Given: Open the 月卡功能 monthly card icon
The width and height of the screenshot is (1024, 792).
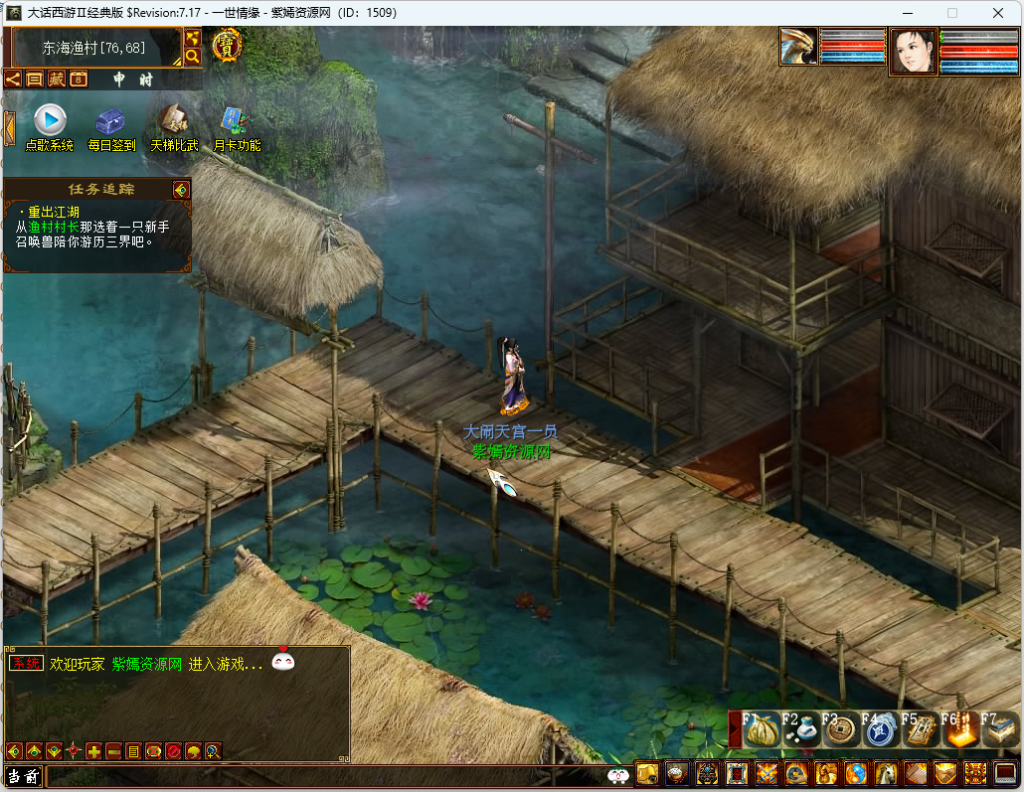Looking at the screenshot, I should [x=236, y=120].
